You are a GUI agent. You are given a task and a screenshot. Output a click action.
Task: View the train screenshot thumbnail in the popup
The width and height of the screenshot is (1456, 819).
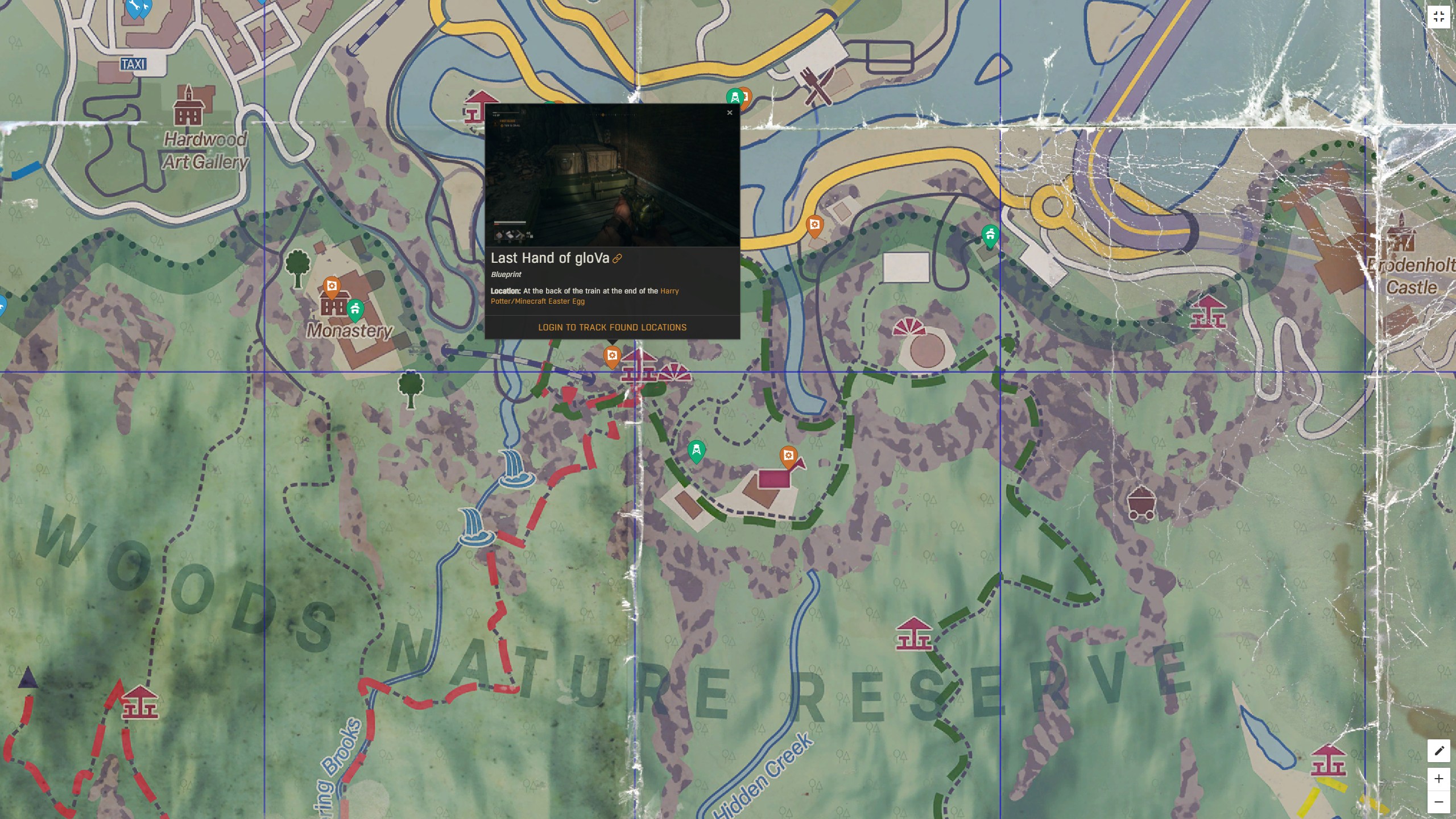(612, 176)
